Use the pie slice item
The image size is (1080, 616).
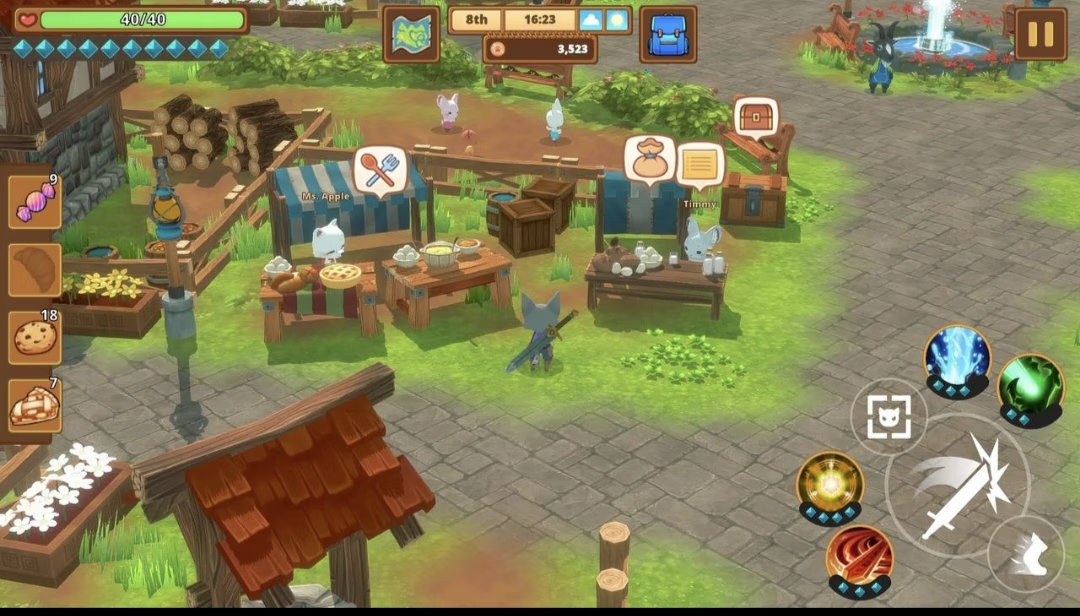coord(35,405)
